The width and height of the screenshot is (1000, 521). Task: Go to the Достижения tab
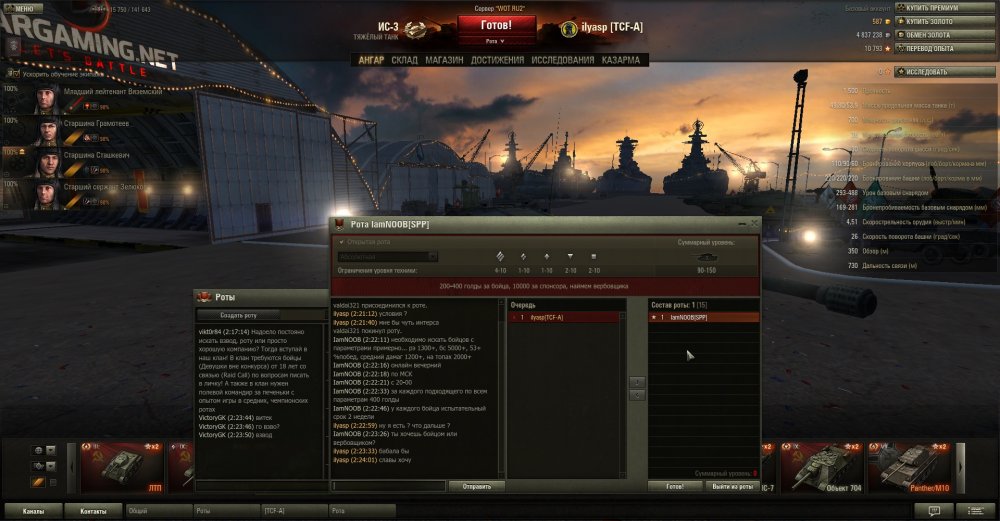[497, 60]
